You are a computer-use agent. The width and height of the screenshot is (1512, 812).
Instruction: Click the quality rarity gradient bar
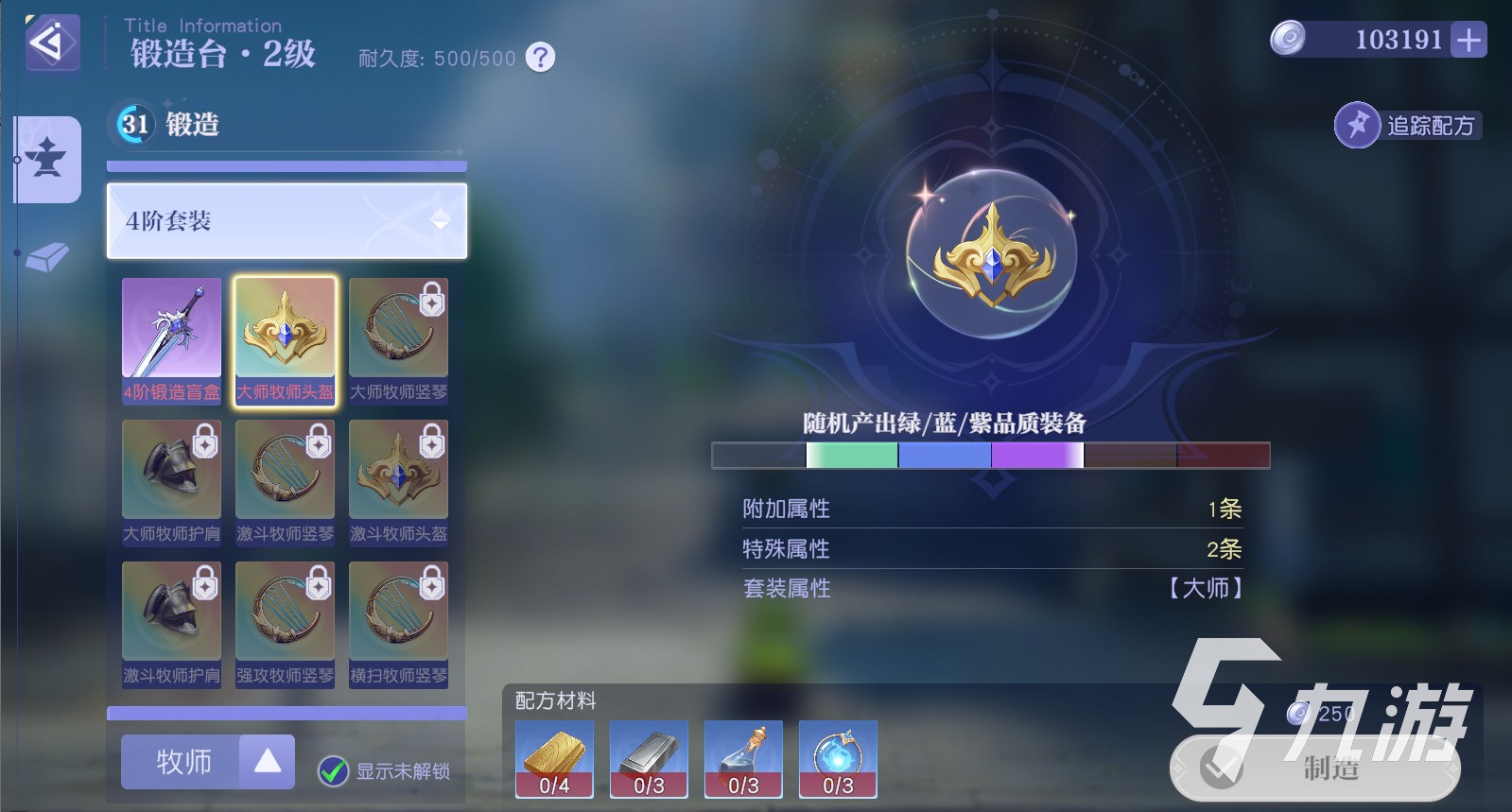coord(989,456)
